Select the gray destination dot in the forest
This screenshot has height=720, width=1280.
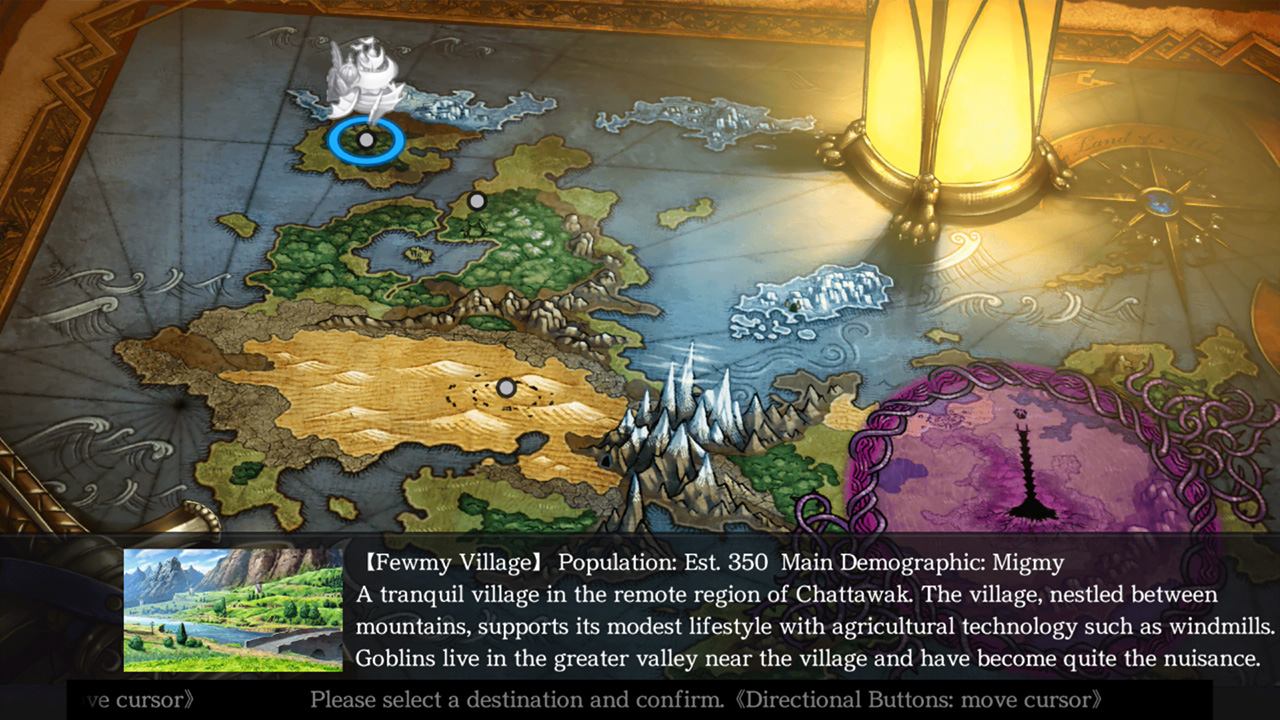pos(476,200)
